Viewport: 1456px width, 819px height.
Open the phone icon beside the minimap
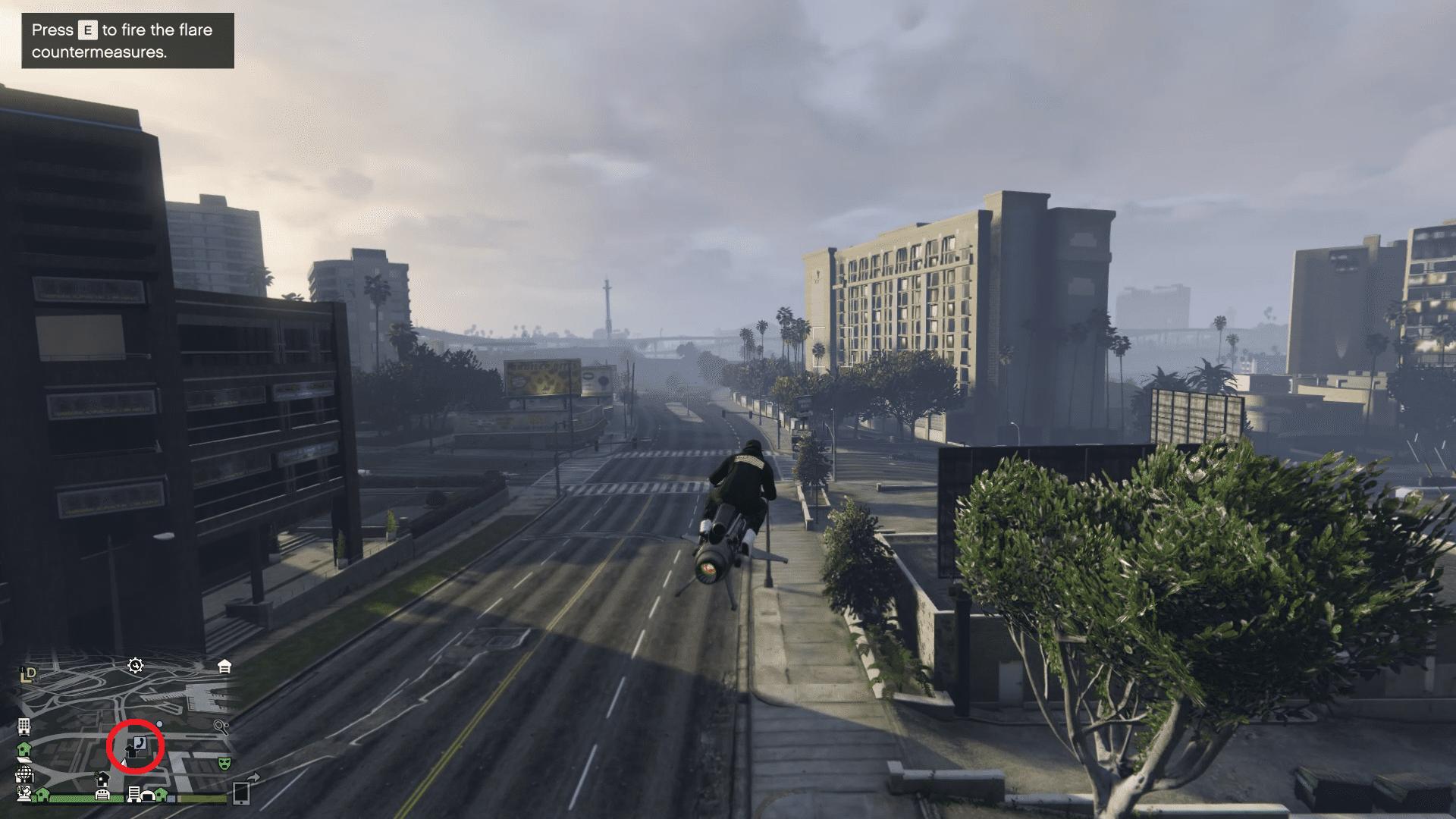click(x=241, y=792)
